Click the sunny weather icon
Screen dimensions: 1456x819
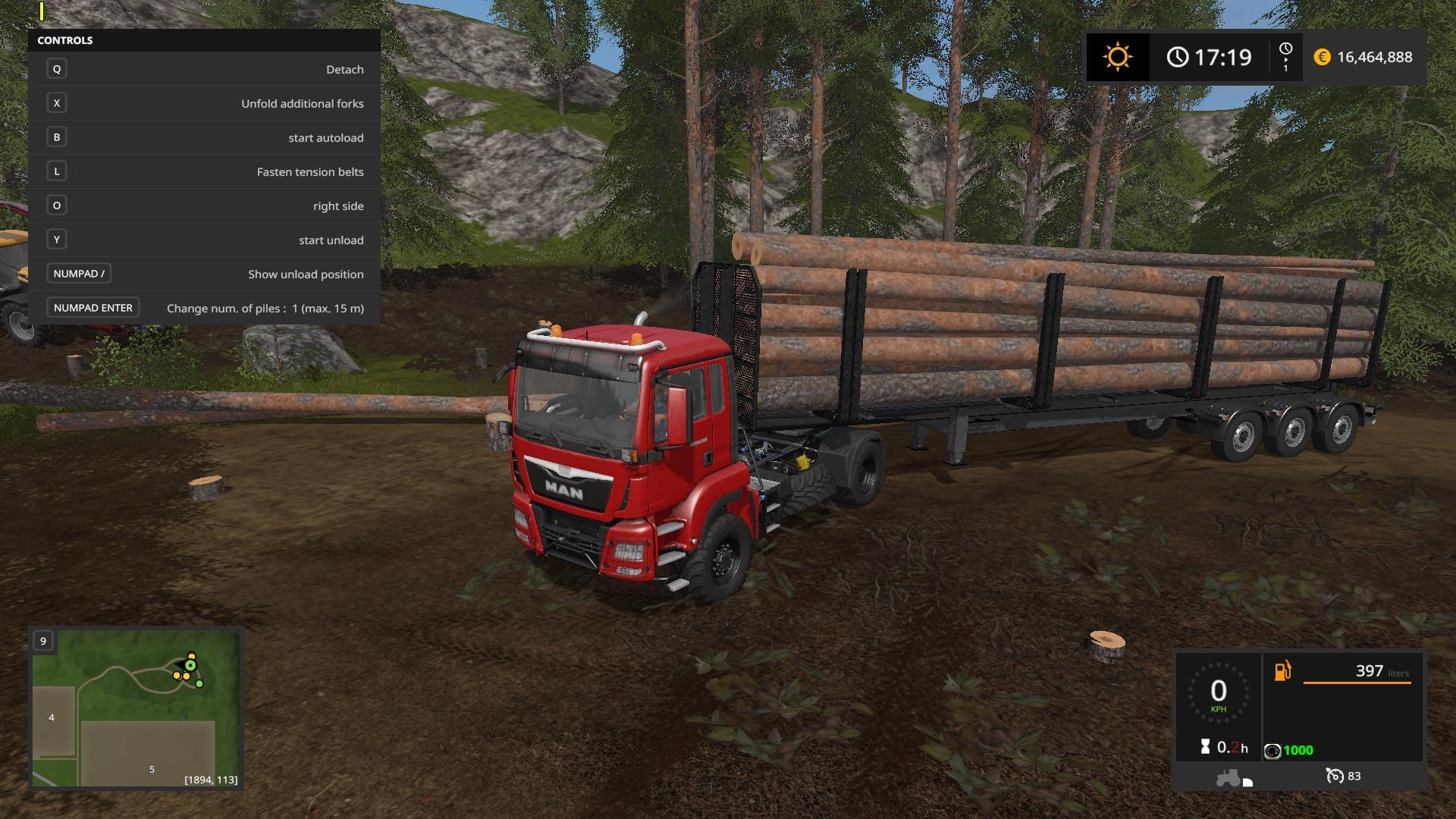pyautogui.click(x=1117, y=58)
